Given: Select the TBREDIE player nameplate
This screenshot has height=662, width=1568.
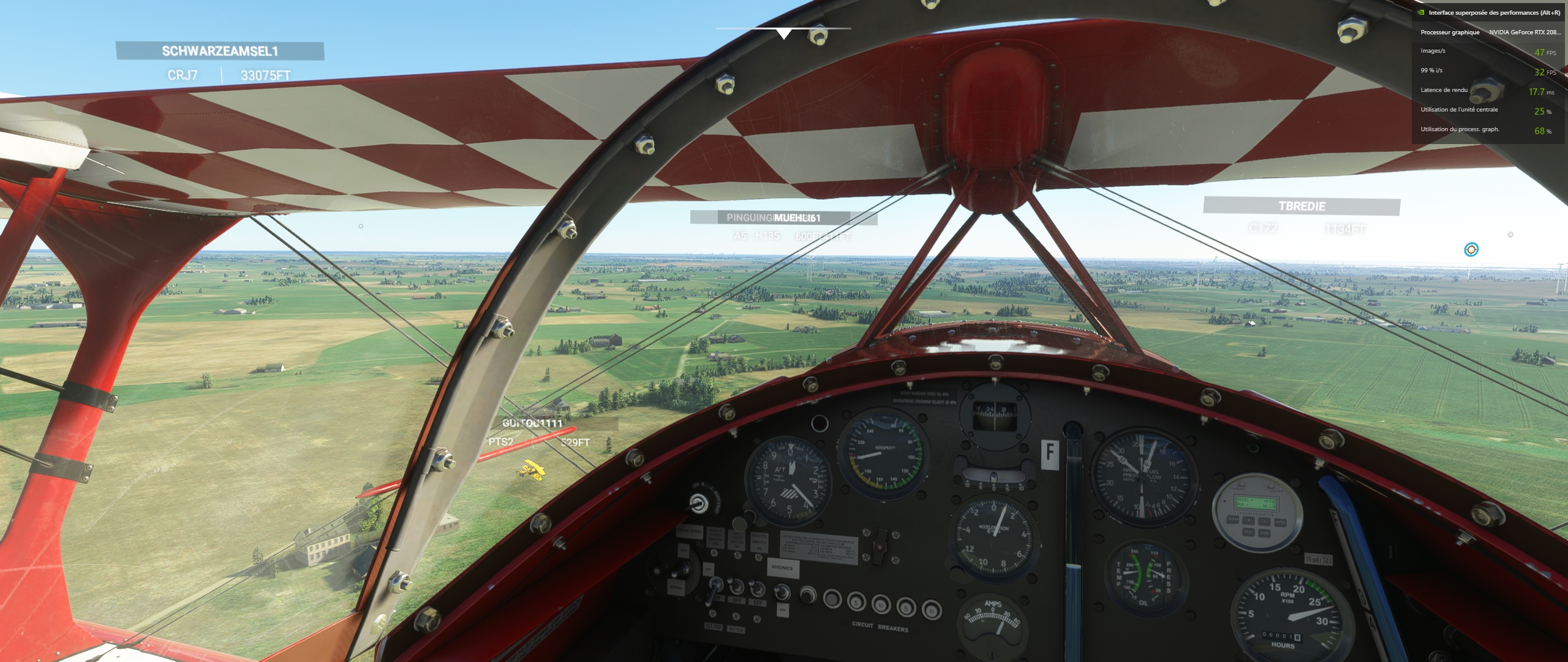Looking at the screenshot, I should [x=1302, y=207].
